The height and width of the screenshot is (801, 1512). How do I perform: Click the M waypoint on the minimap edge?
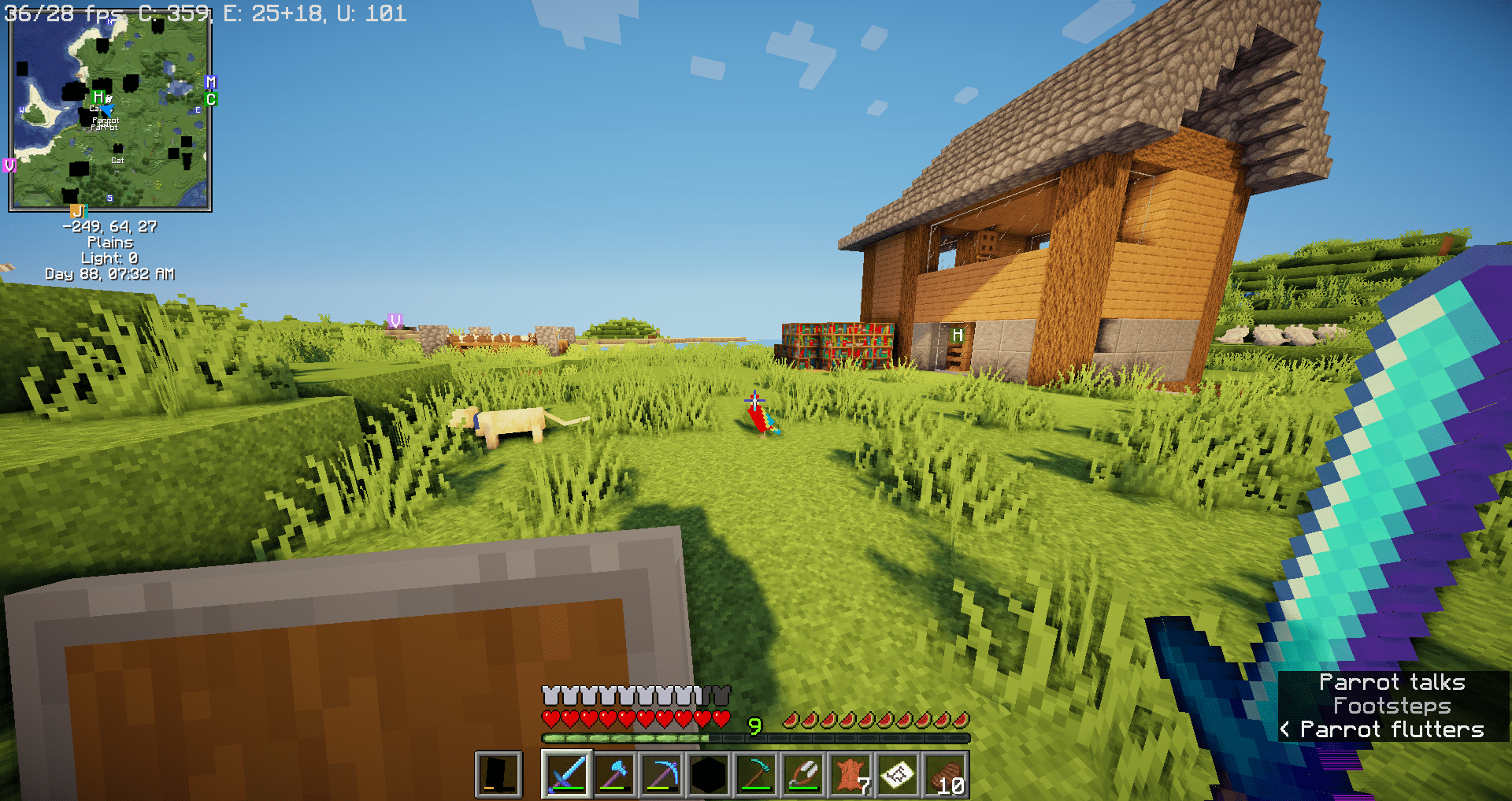[x=211, y=83]
